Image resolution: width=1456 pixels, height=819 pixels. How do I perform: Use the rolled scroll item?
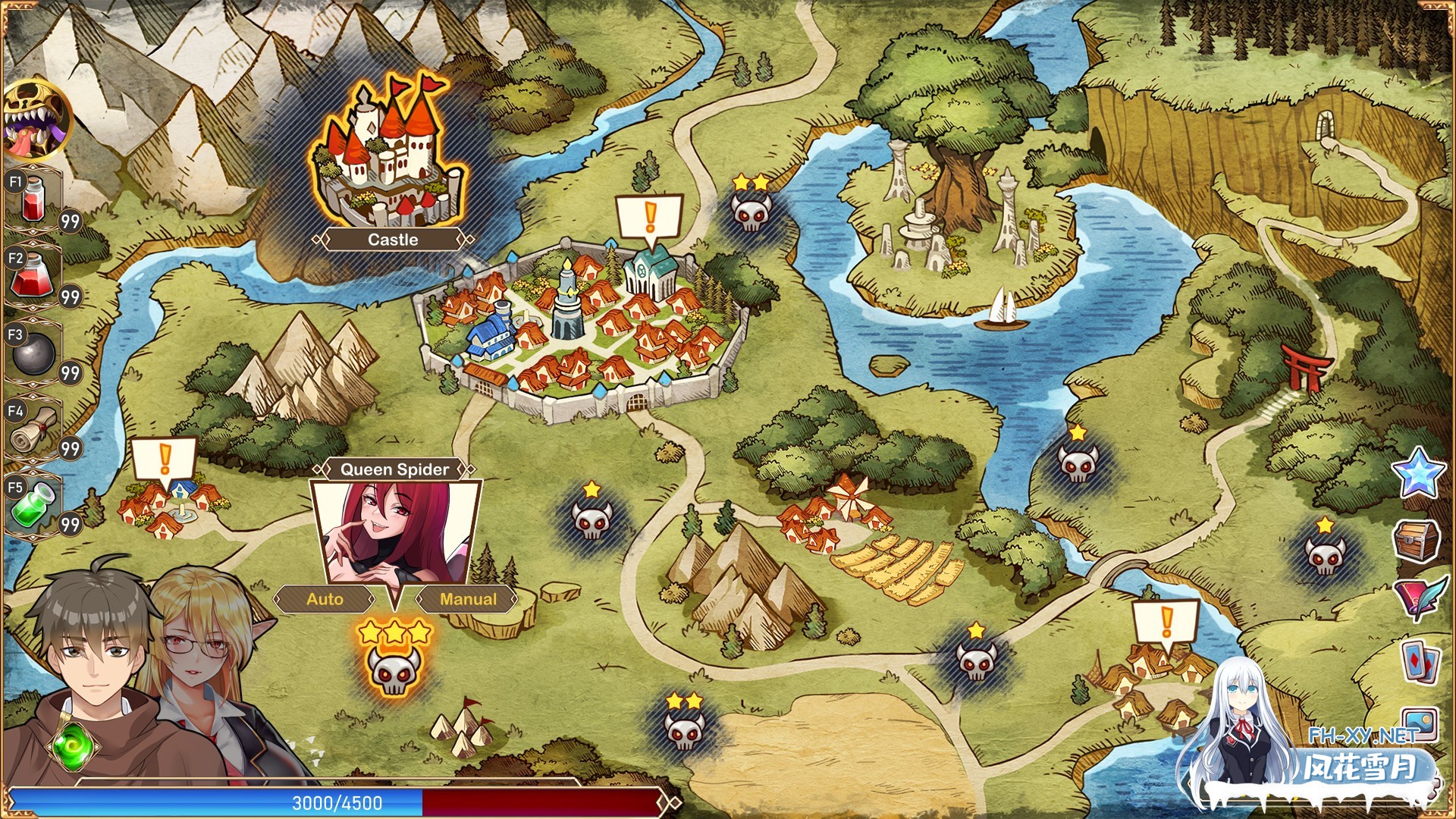click(32, 428)
